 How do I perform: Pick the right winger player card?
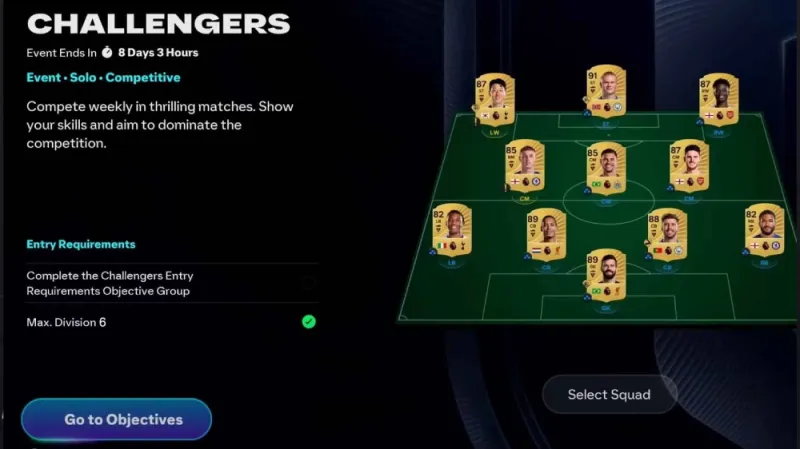719,101
